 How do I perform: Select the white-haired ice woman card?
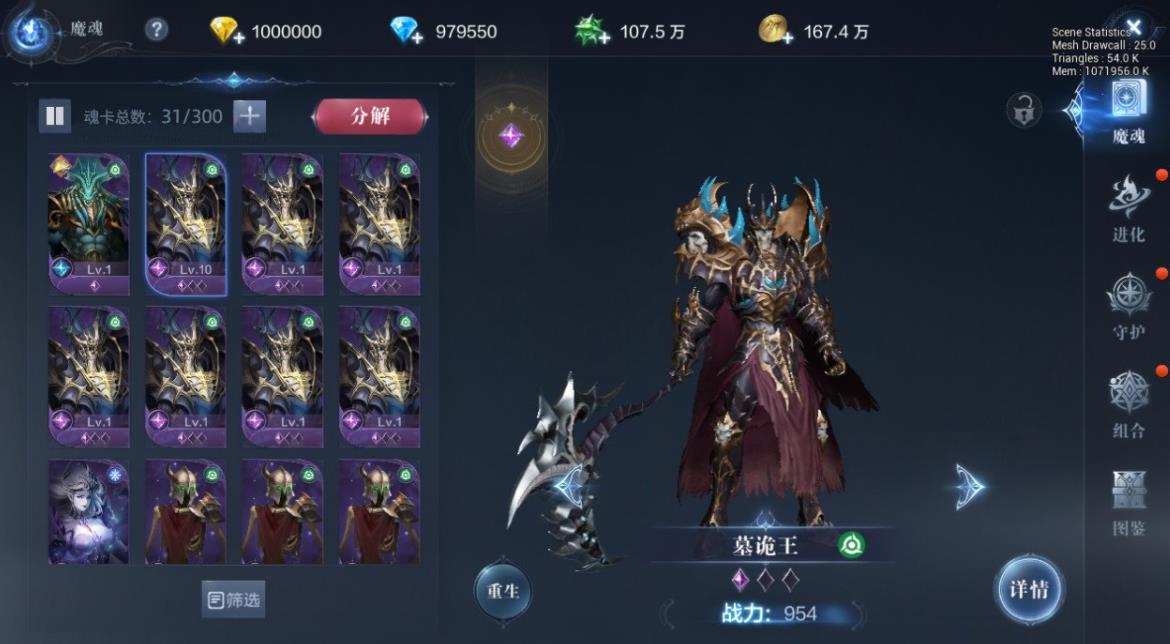pos(89,511)
